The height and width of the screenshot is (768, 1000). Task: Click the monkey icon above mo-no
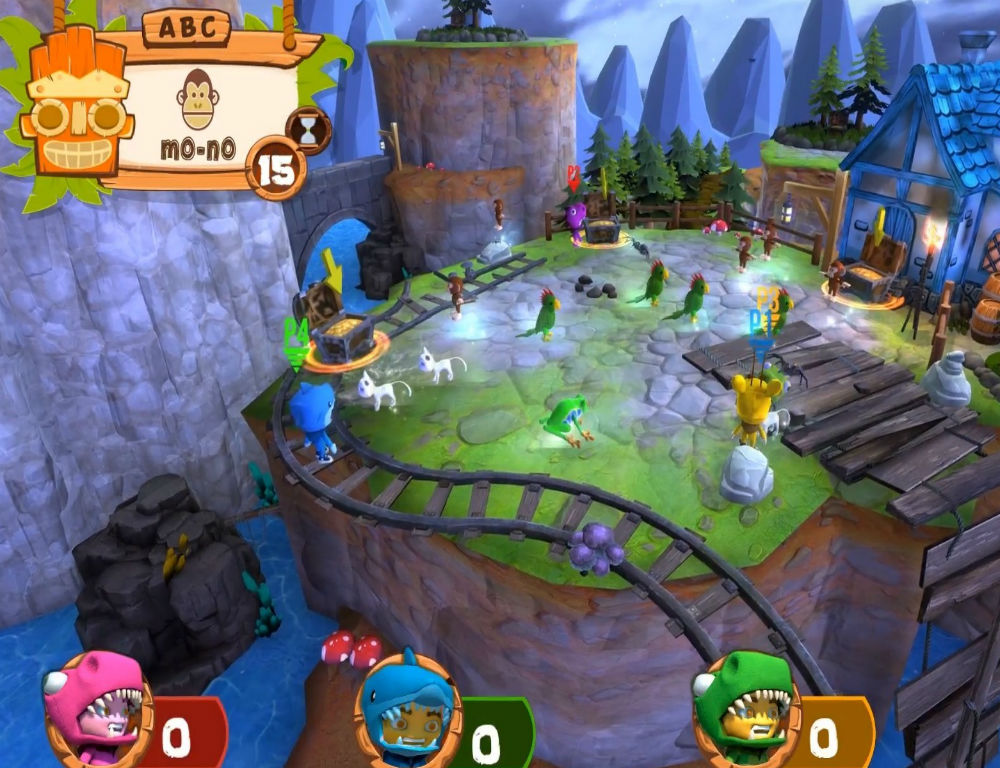click(x=197, y=97)
